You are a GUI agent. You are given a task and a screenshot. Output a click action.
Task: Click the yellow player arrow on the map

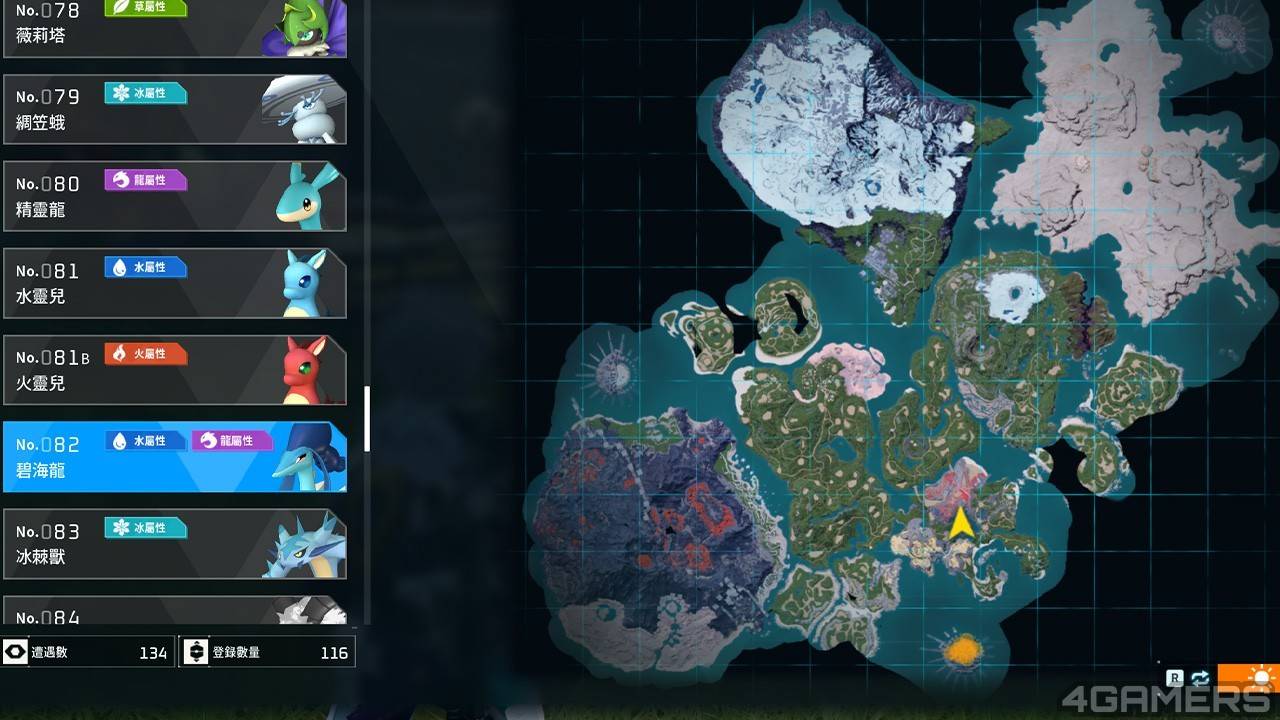pyautogui.click(x=960, y=523)
